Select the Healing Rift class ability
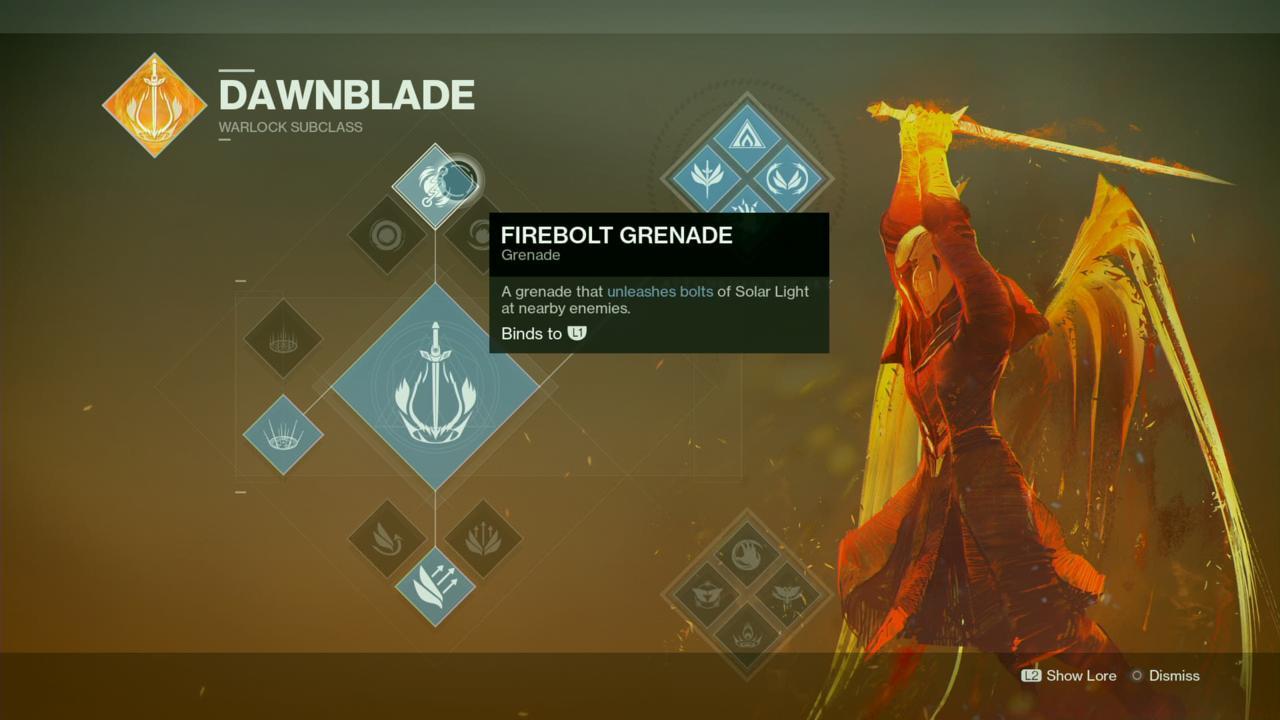The height and width of the screenshot is (720, 1280). (x=283, y=435)
